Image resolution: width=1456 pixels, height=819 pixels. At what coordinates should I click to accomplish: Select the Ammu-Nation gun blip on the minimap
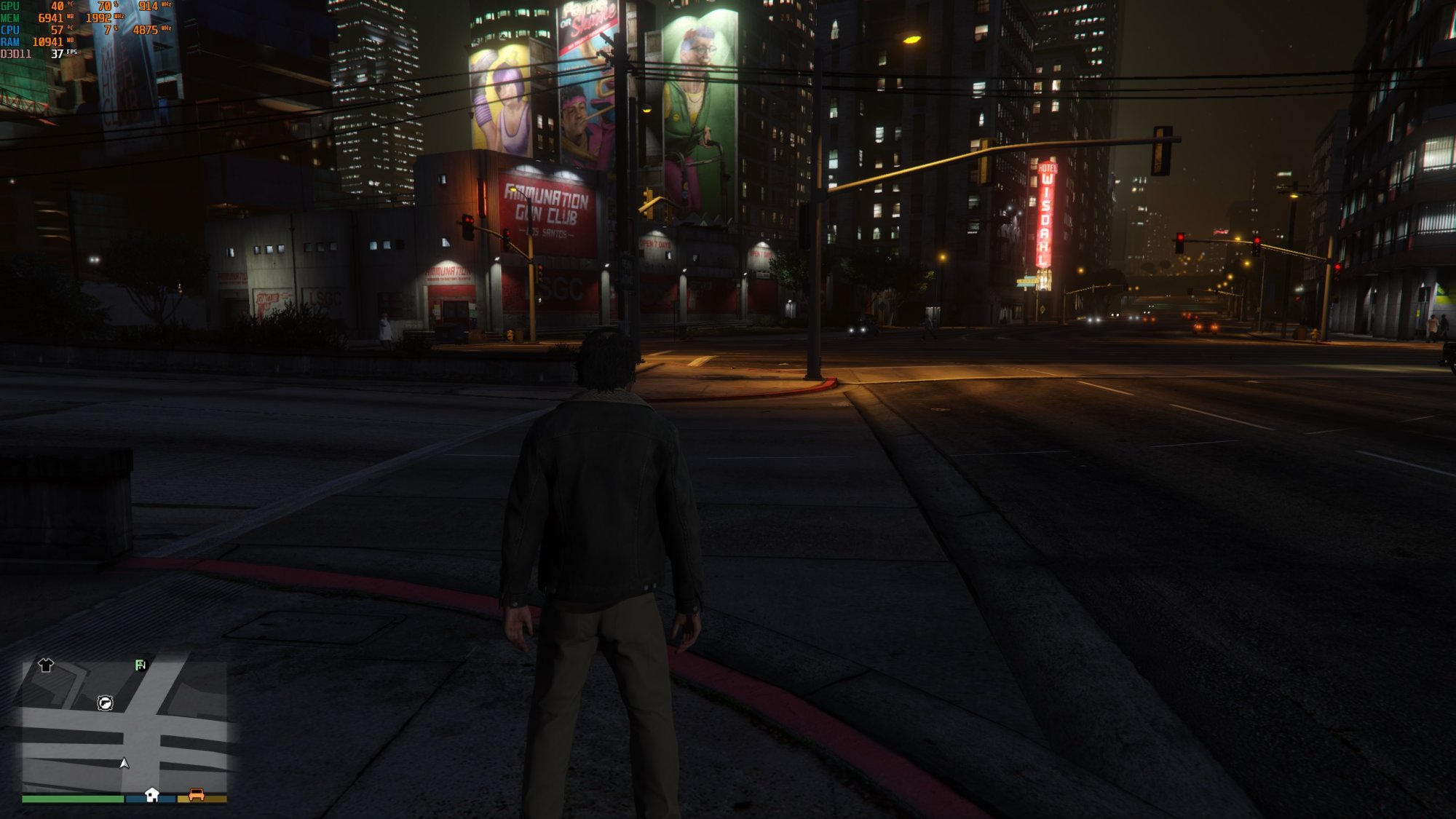pyautogui.click(x=106, y=703)
